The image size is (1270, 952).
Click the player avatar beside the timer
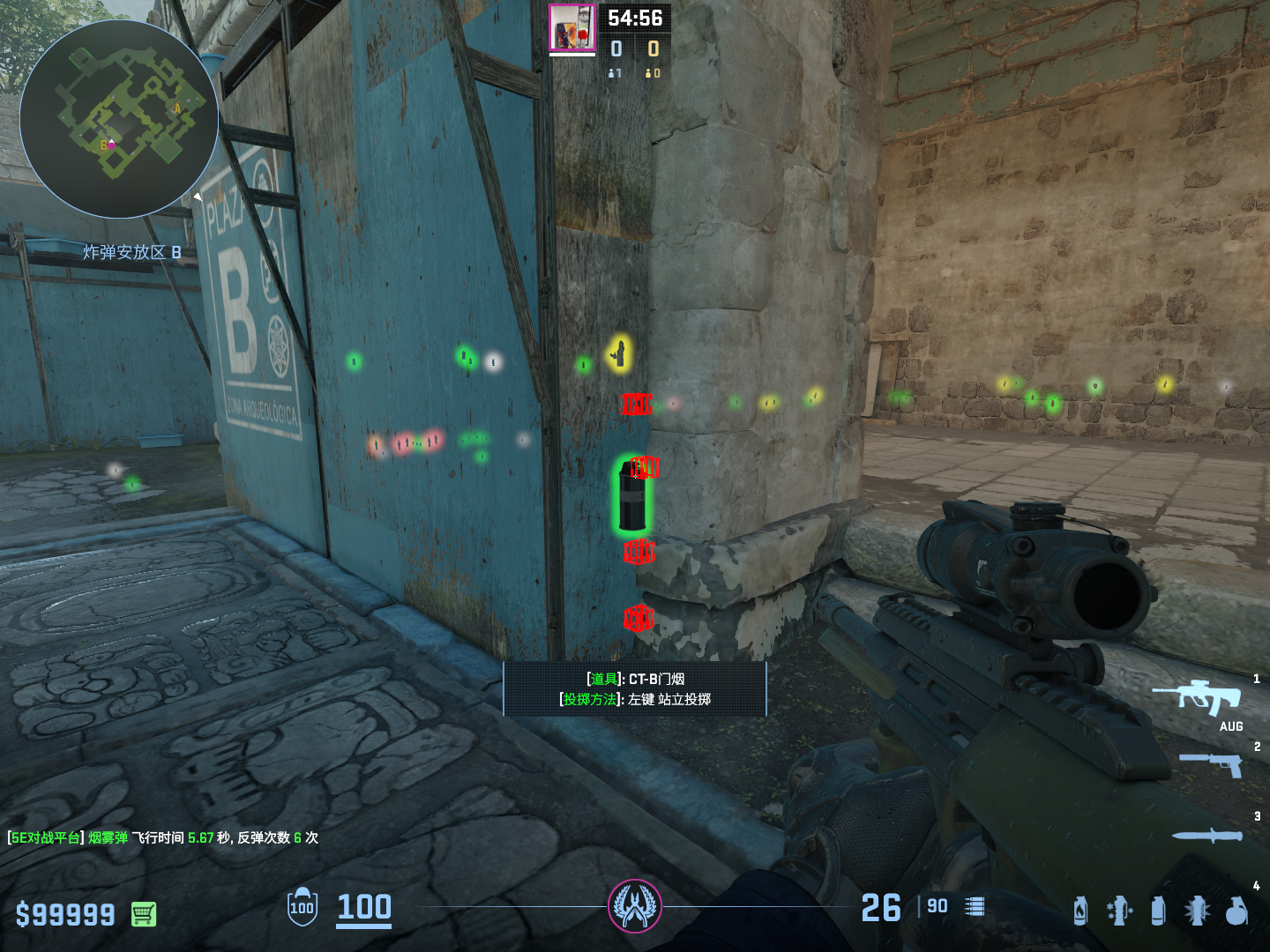(572, 28)
